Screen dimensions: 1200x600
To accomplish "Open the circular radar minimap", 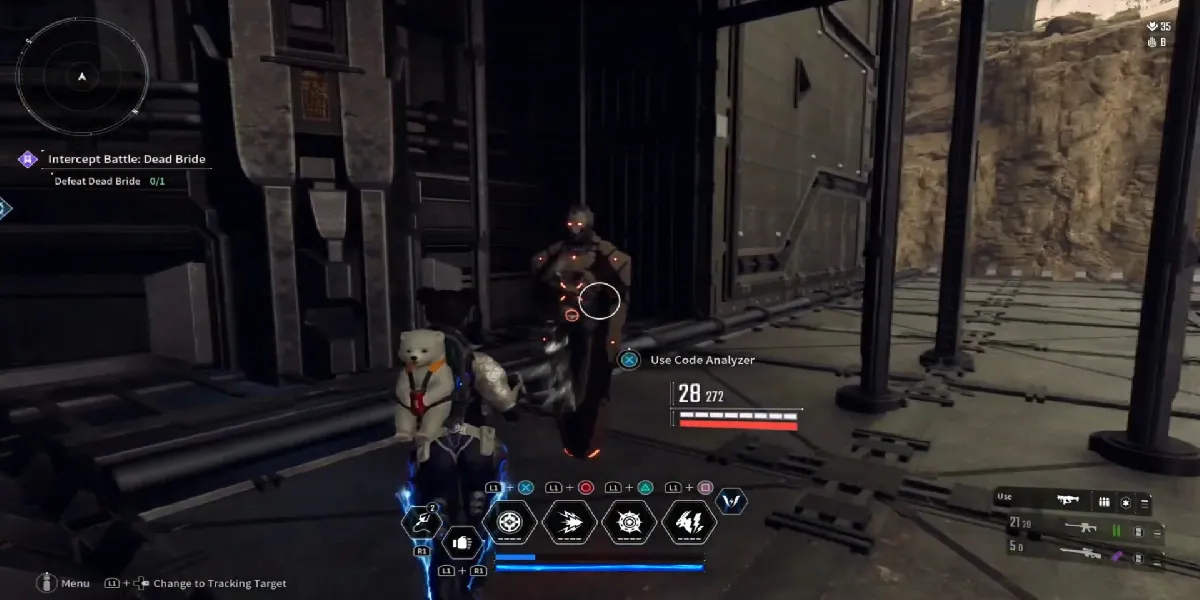I will pos(82,77).
